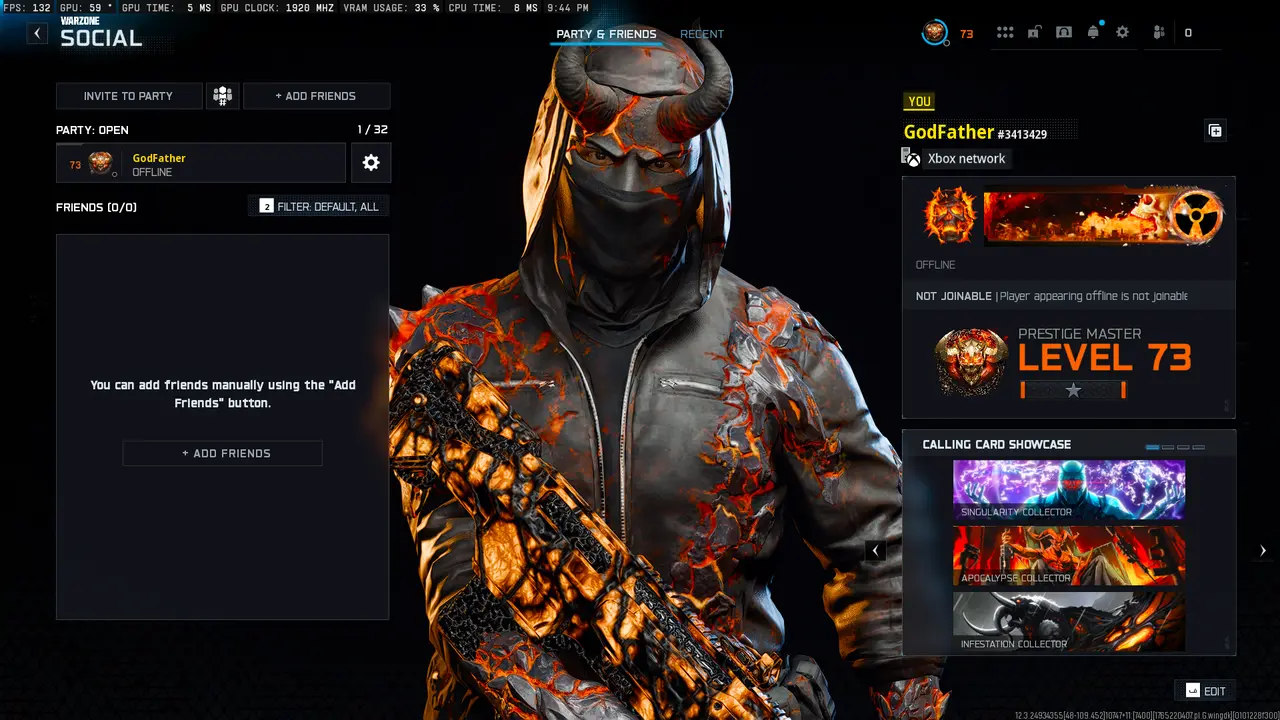Open the settings gear in the top bar

click(1122, 31)
